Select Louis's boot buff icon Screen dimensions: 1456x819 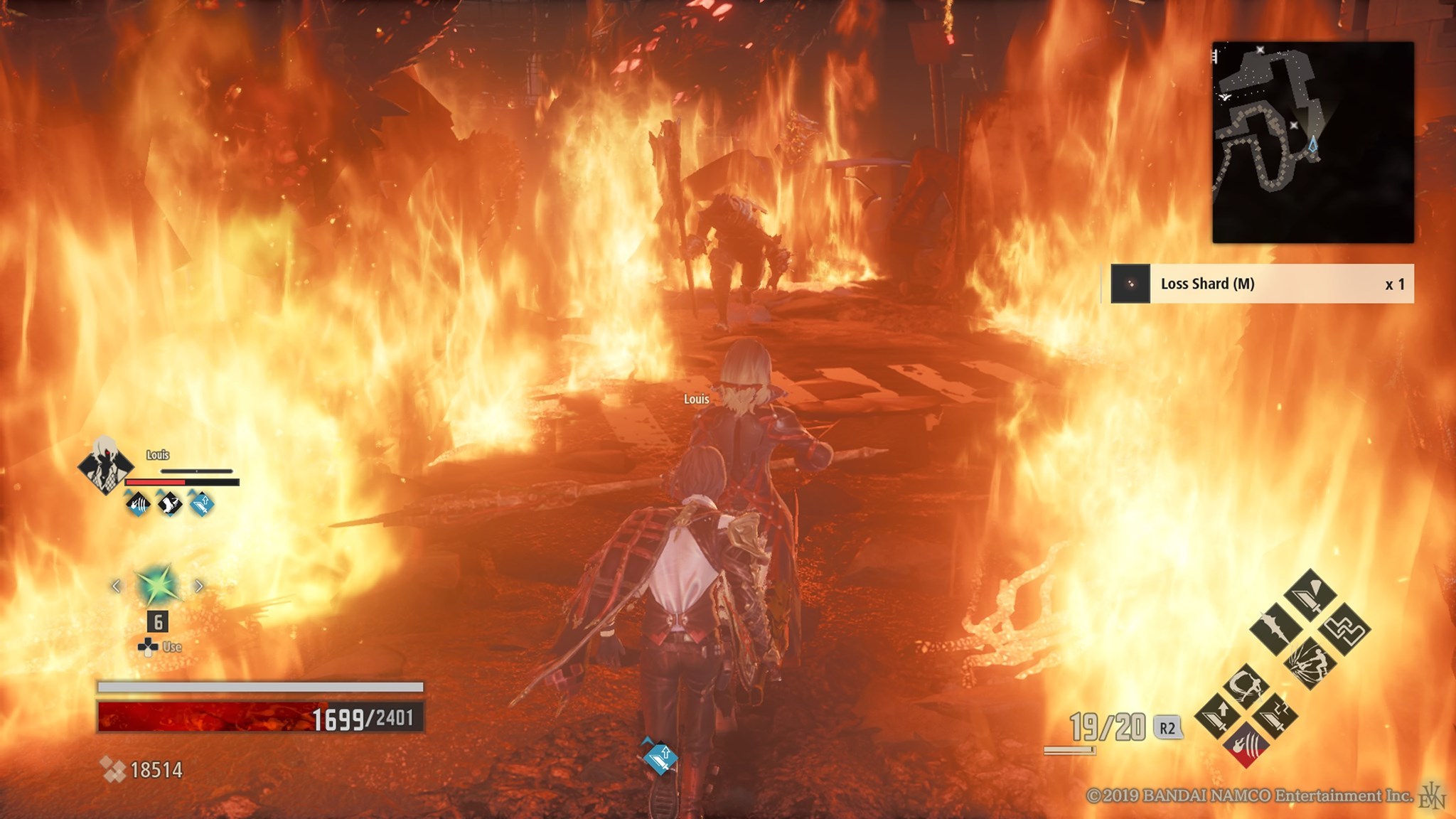point(169,504)
